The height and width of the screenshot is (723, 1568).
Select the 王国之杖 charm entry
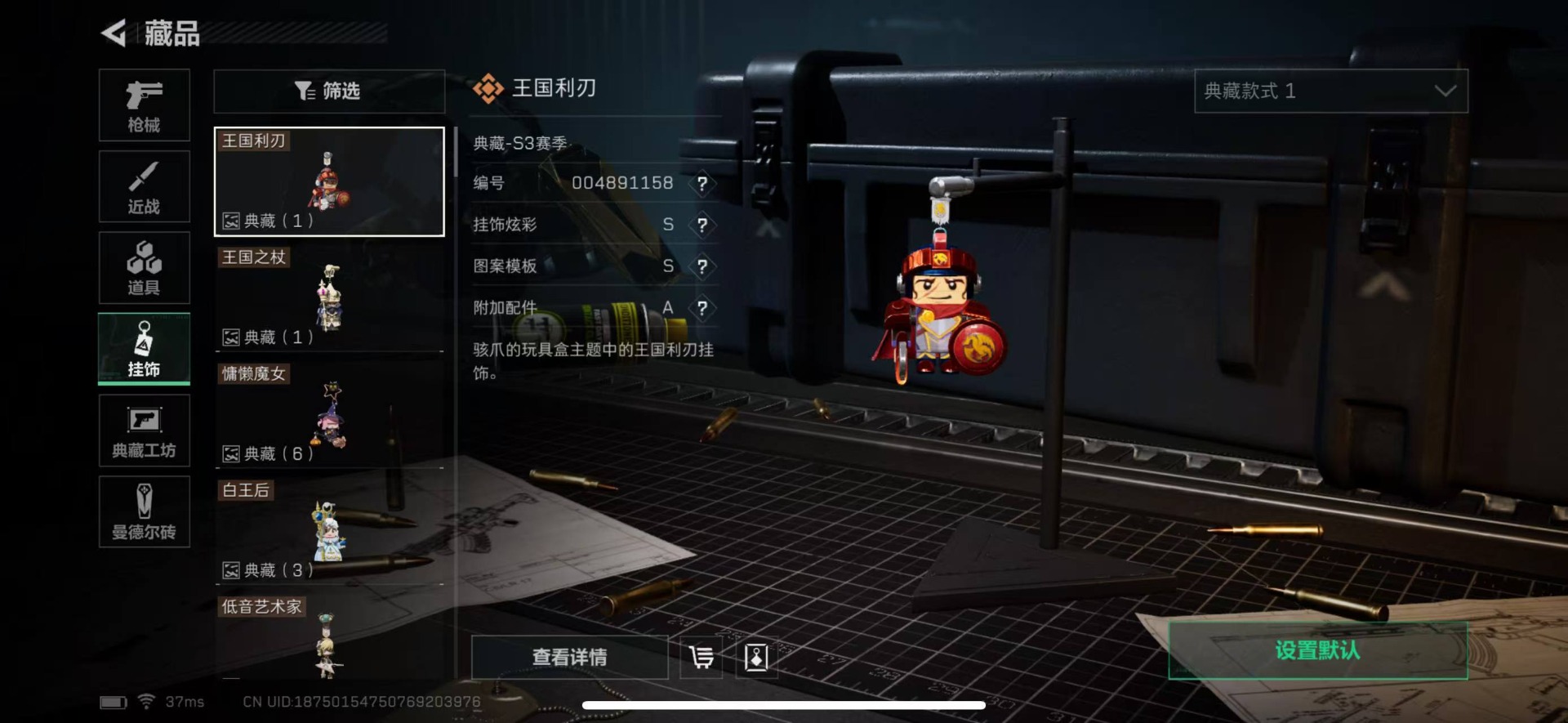pyautogui.click(x=328, y=298)
